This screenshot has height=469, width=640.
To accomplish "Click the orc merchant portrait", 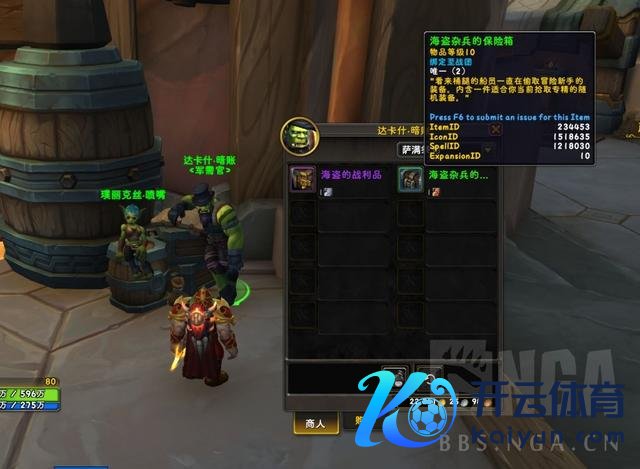I will [303, 134].
